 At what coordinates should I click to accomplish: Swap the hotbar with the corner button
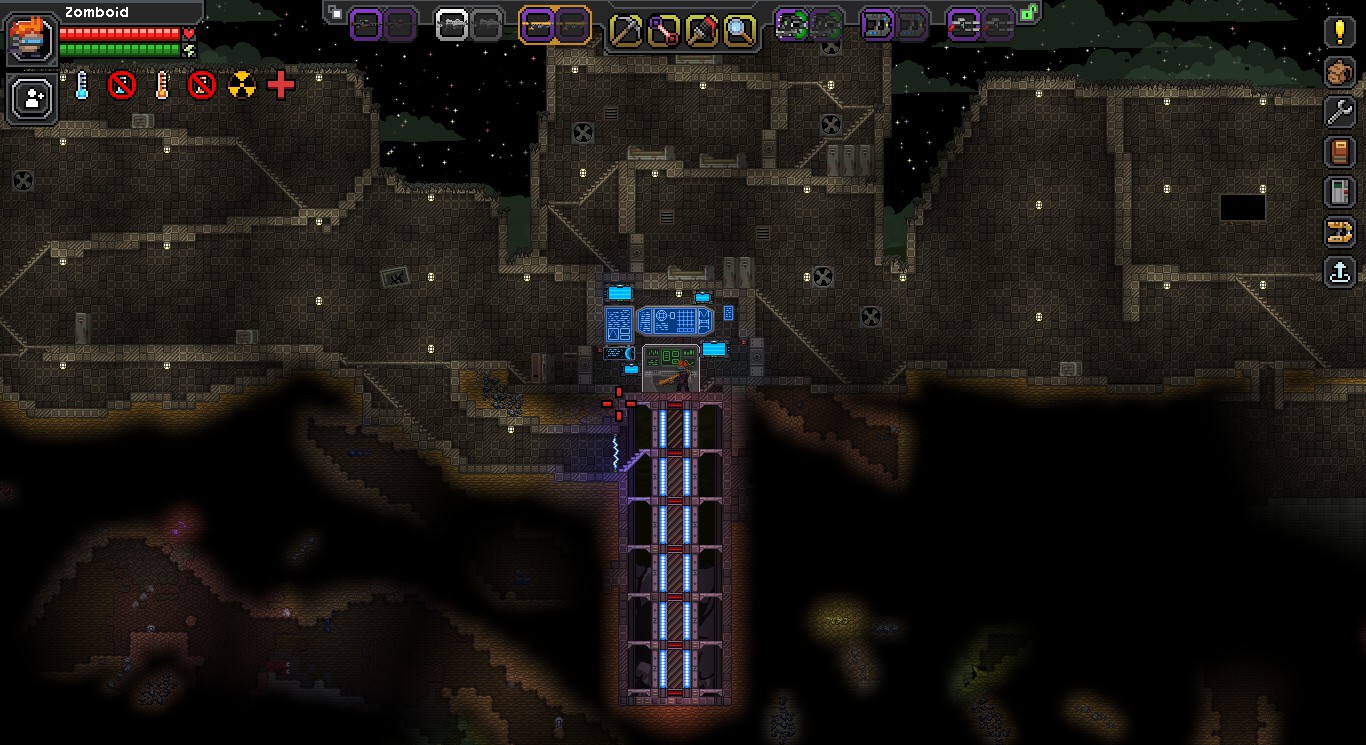[335, 13]
